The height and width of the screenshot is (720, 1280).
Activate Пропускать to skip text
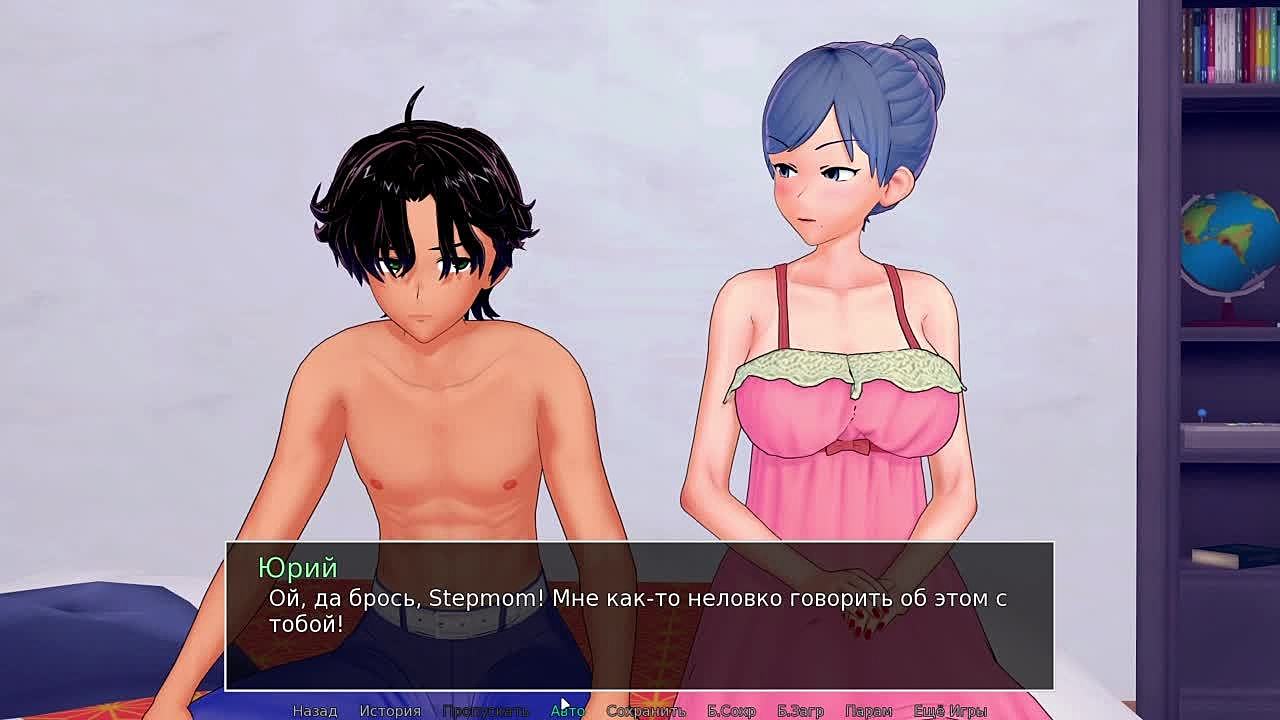click(x=485, y=710)
